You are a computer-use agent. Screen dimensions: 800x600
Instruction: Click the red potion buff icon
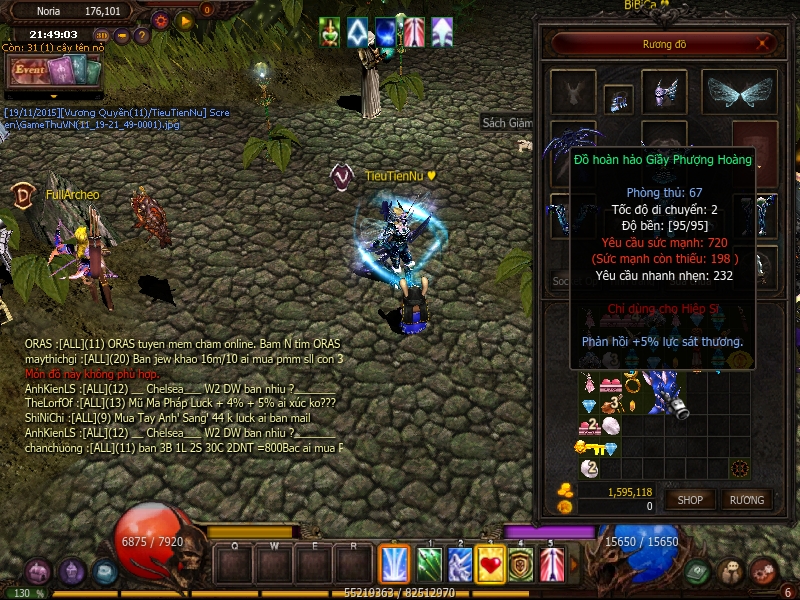[330, 32]
